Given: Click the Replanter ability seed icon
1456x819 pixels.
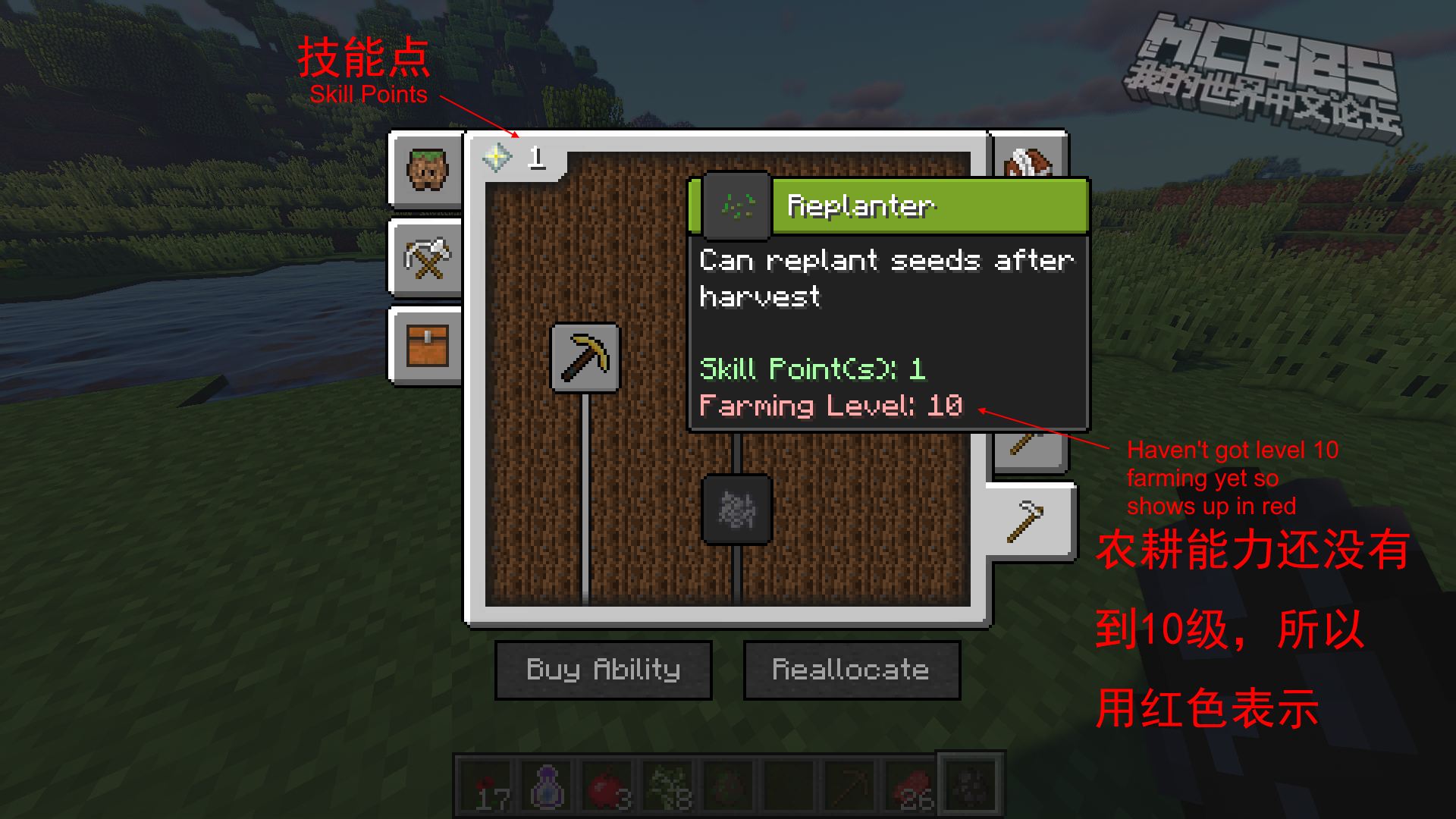Looking at the screenshot, I should click(x=734, y=206).
